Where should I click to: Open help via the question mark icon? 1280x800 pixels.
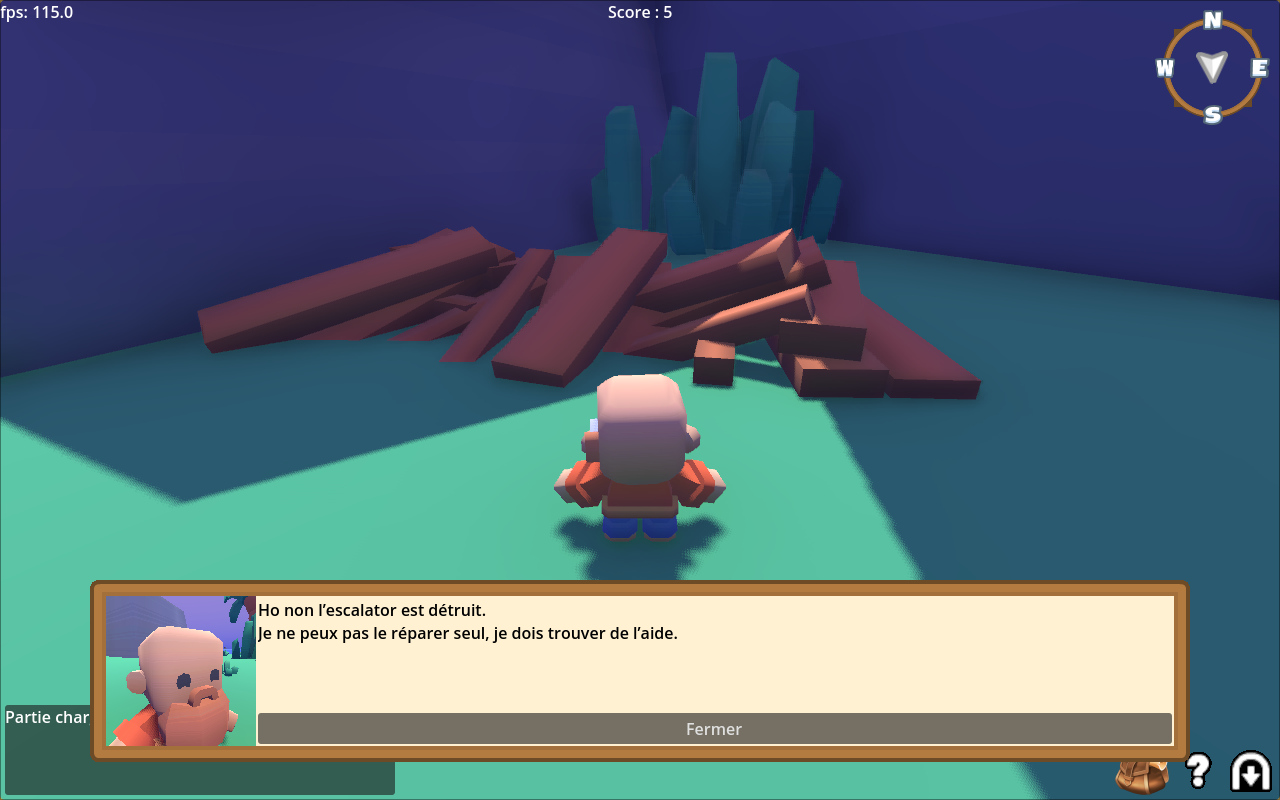pos(1197,770)
